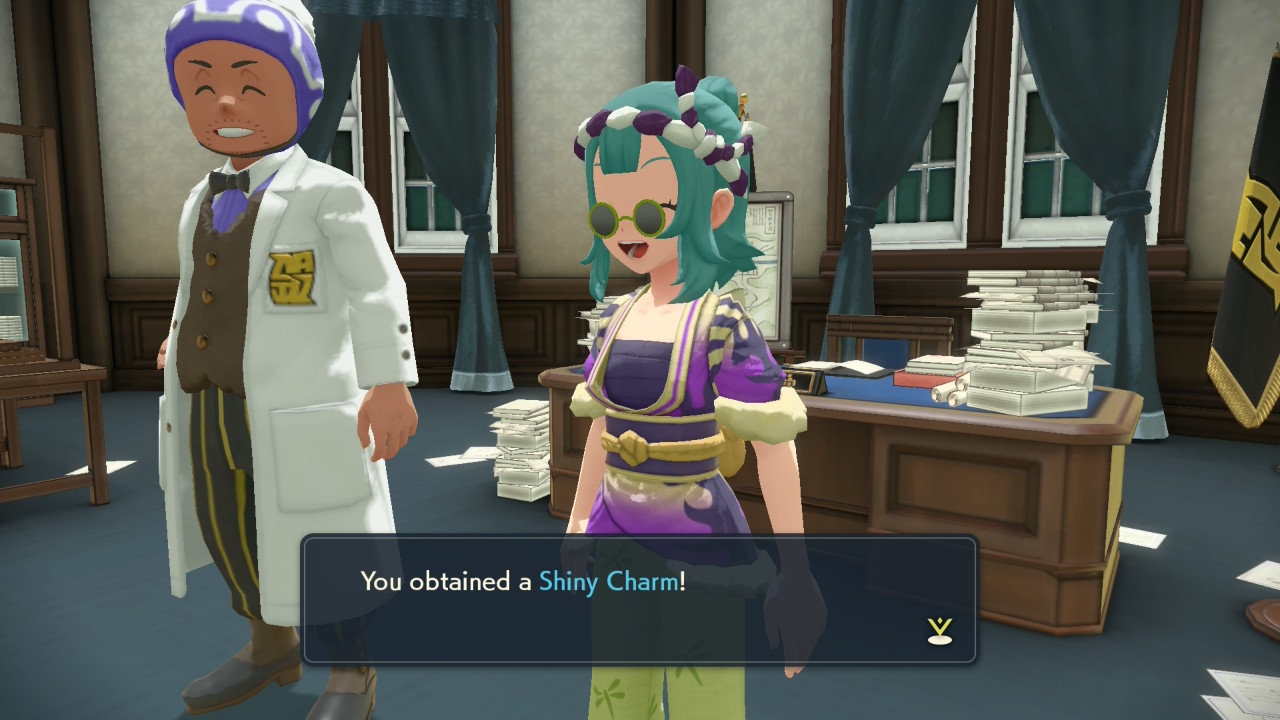Viewport: 1280px width, 720px height.
Task: Click the dialogue continue arrow indicator
Action: click(x=939, y=630)
